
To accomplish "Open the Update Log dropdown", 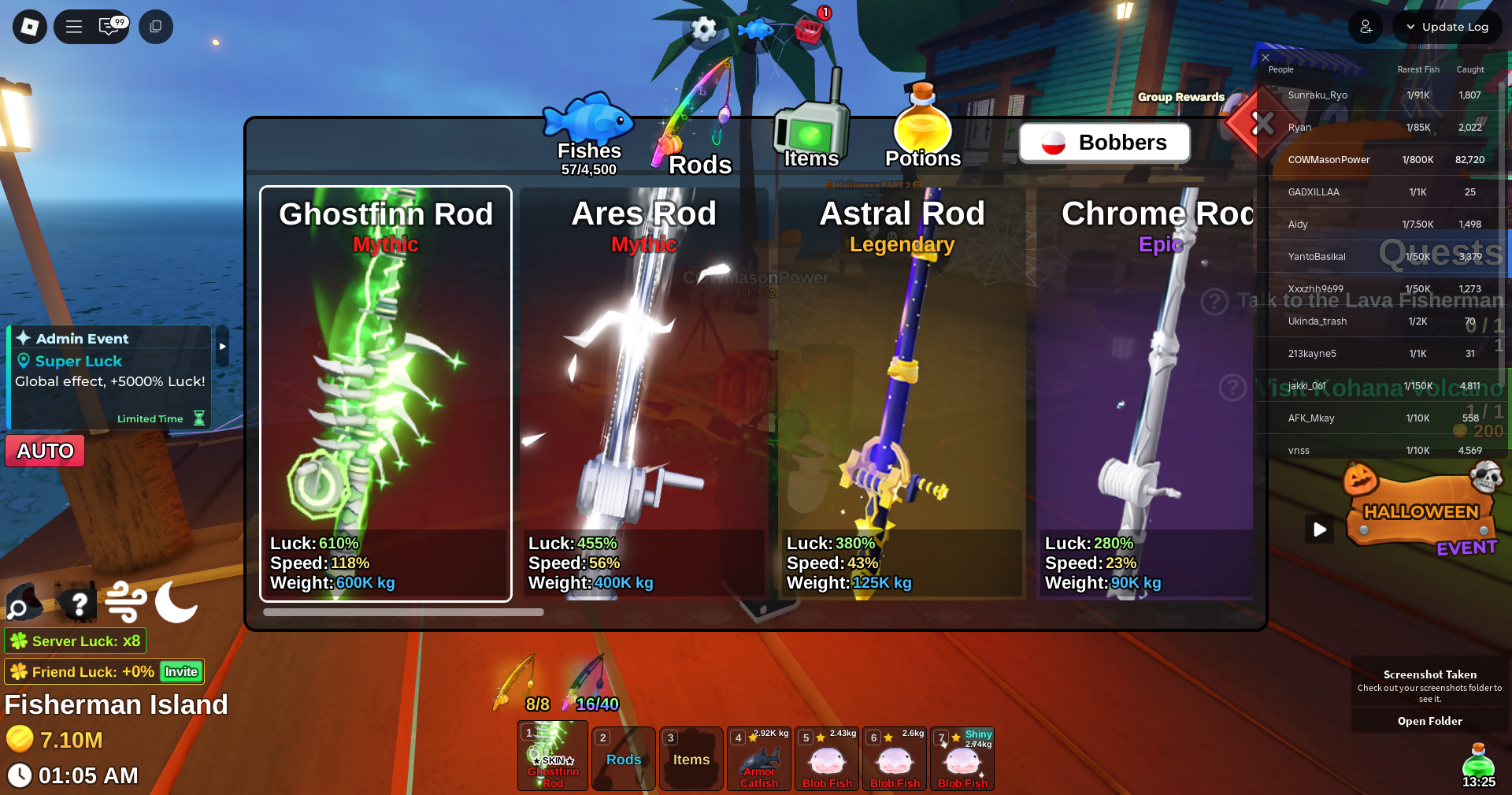I will 1447,27.
